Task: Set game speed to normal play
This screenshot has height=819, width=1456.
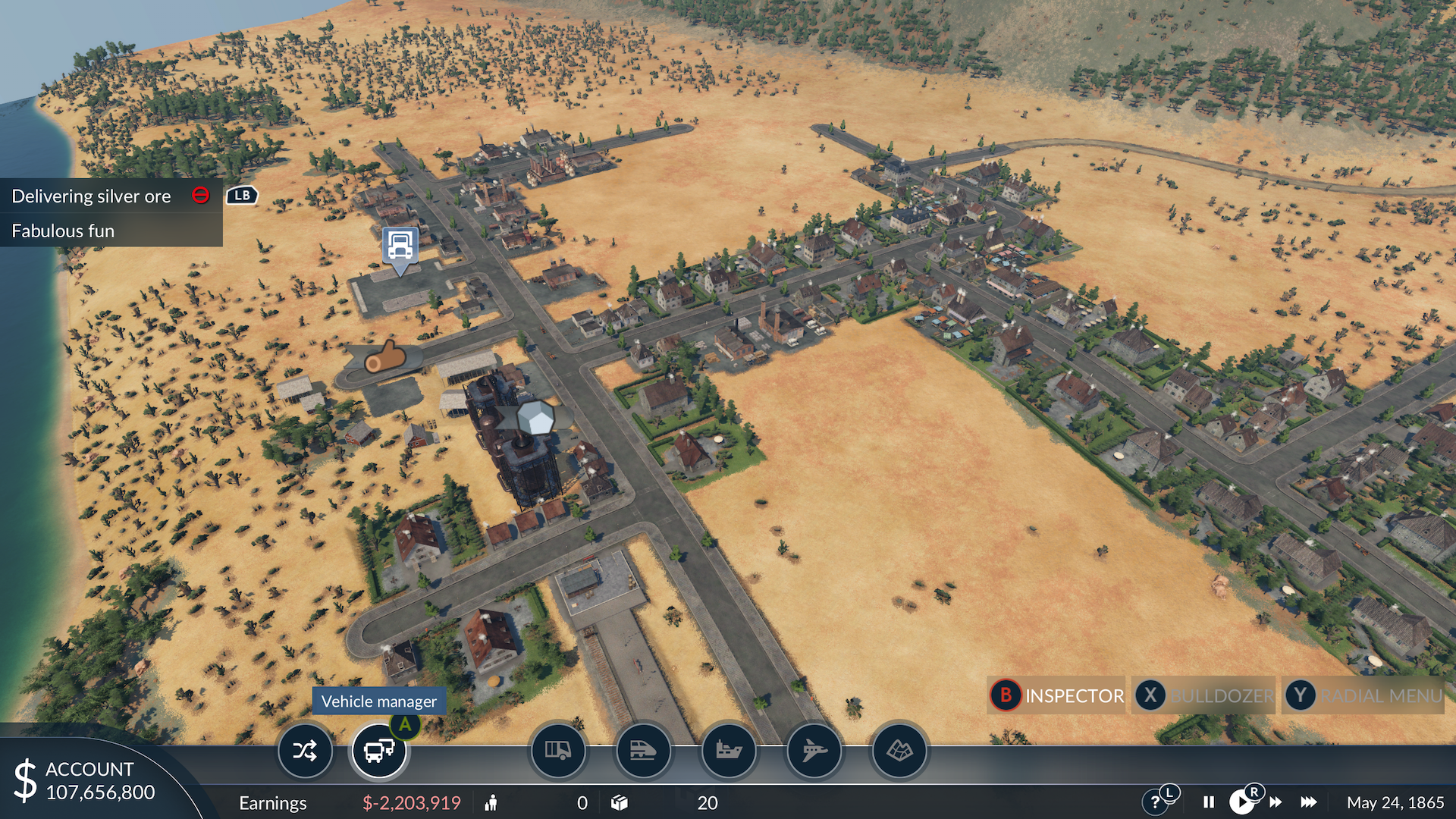Action: point(1241,802)
